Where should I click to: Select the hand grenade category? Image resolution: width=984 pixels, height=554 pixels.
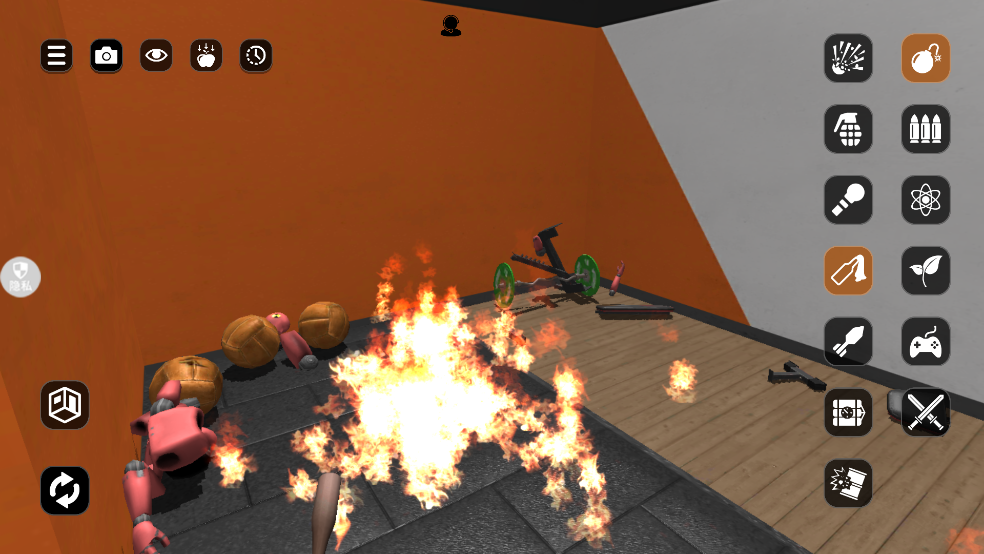point(848,129)
